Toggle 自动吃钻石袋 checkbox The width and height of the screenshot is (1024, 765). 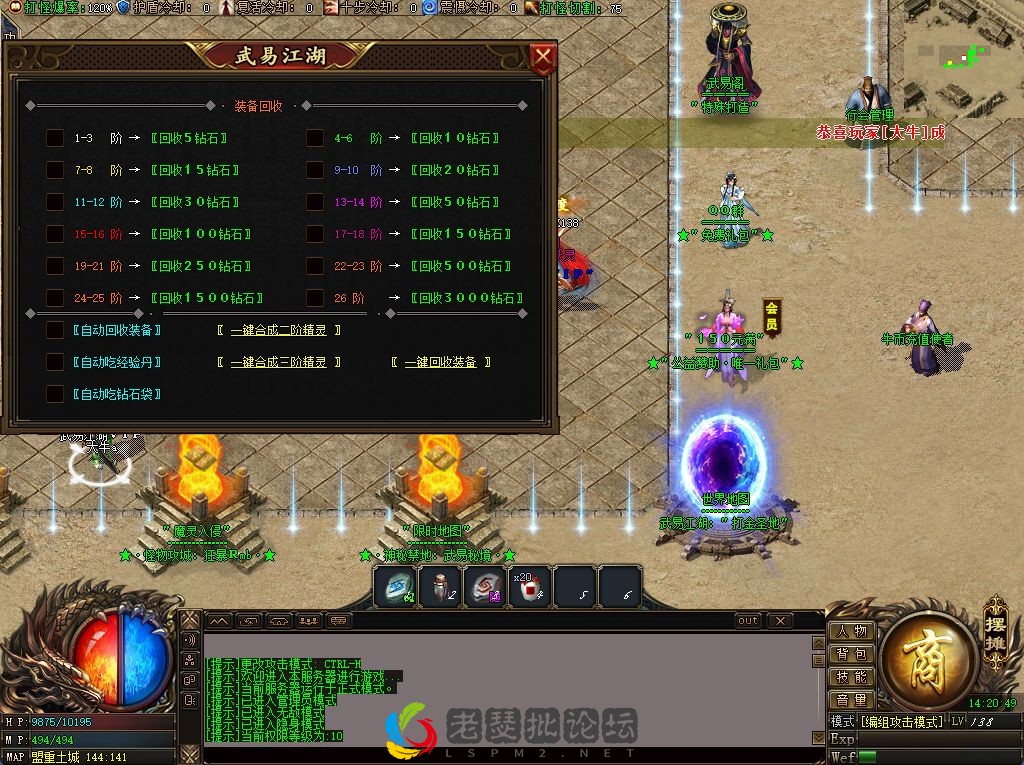tap(55, 394)
